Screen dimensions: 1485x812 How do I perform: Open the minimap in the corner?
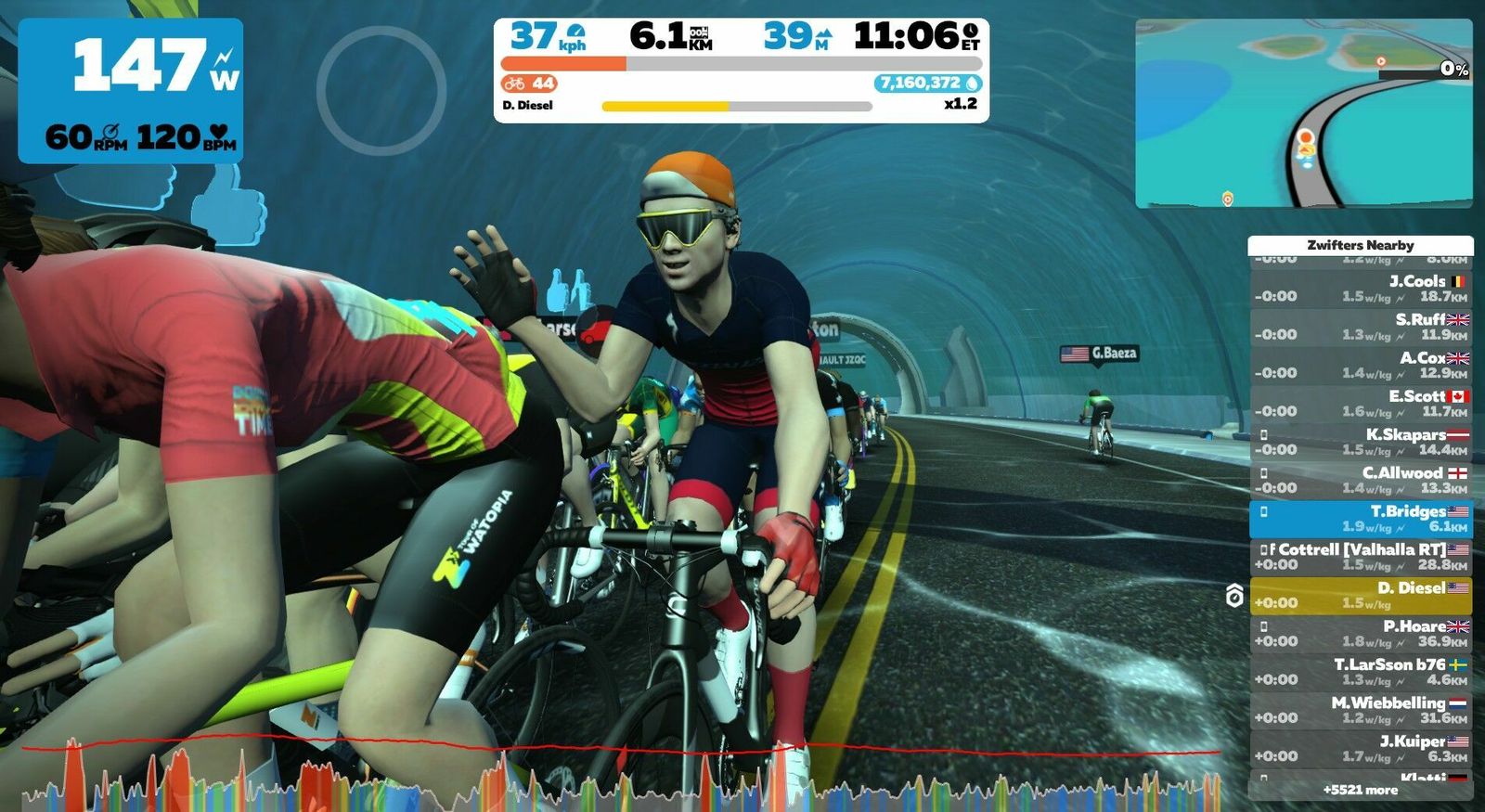tap(1303, 113)
